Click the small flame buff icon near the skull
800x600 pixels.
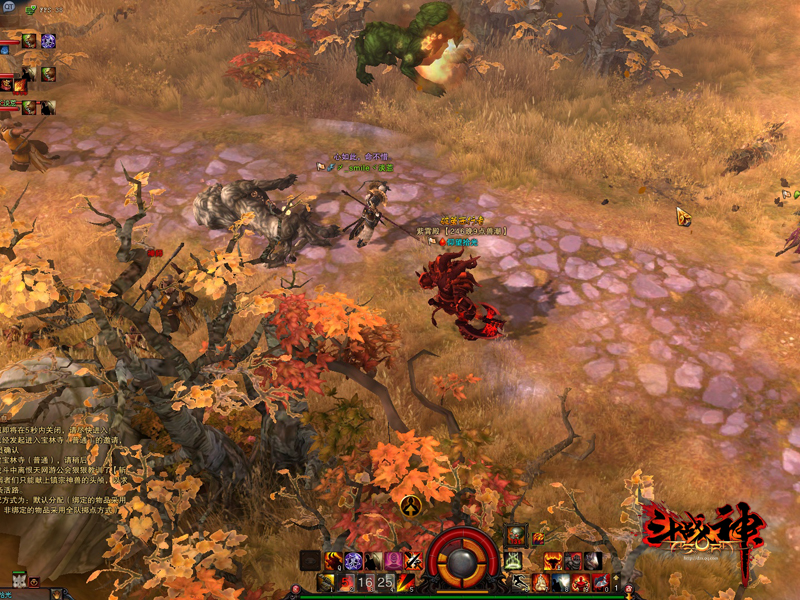point(538,539)
